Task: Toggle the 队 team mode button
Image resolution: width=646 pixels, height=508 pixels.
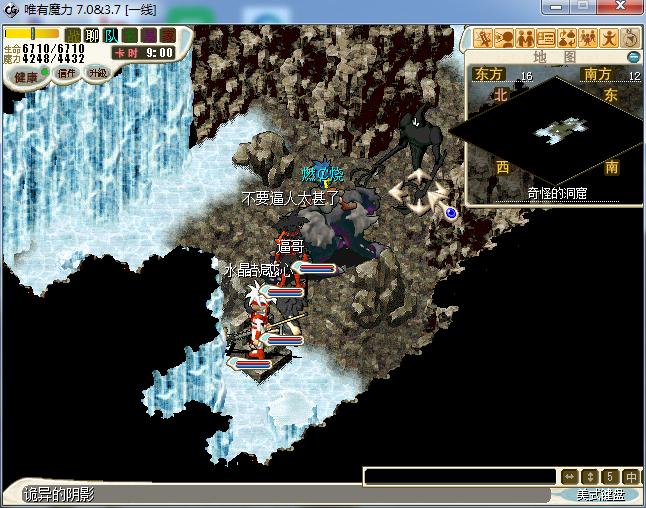Action: pos(111,35)
